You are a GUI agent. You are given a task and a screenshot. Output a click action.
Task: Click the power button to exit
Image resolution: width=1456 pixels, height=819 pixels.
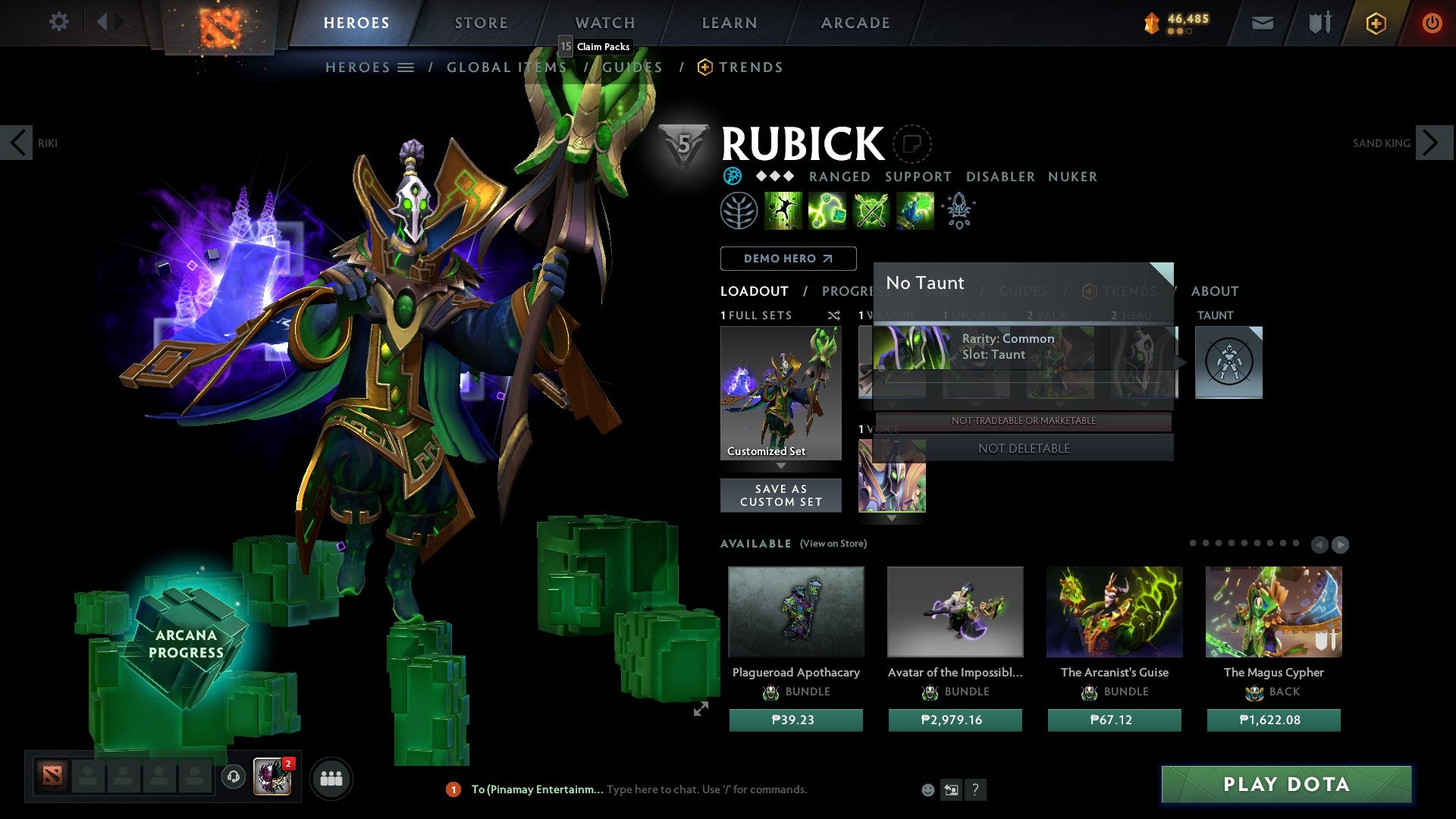pyautogui.click(x=1432, y=23)
